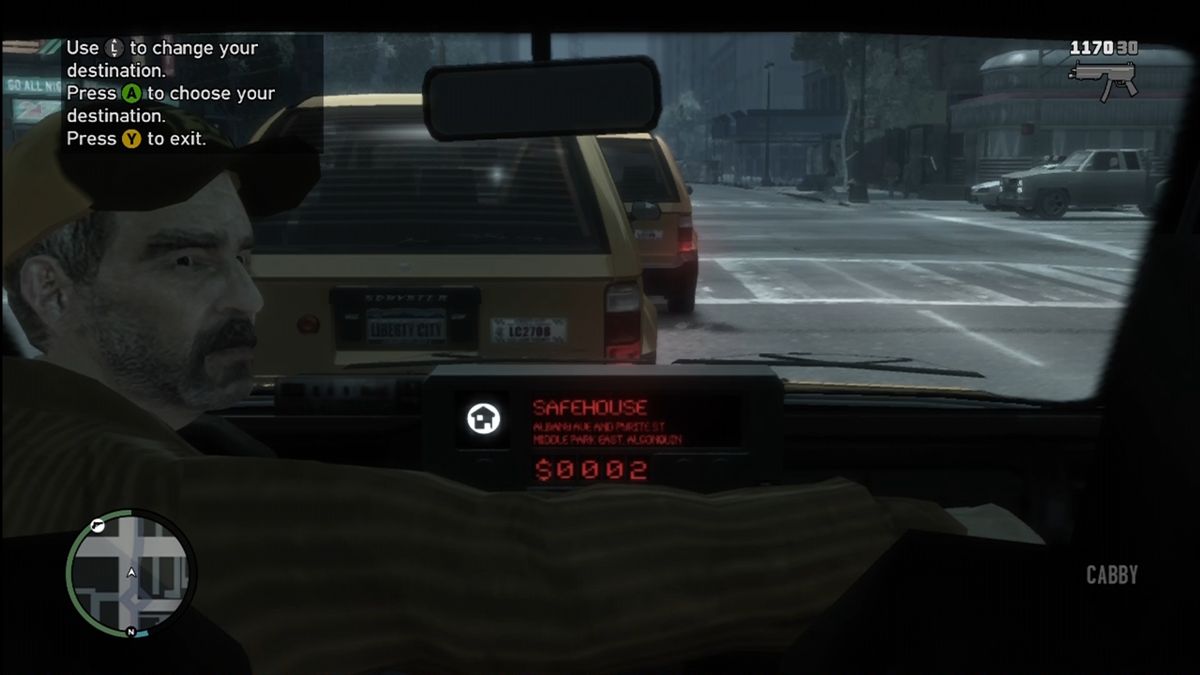Select the submachine gun weapon icon
Screen dimensions: 1200x675
point(1103,76)
